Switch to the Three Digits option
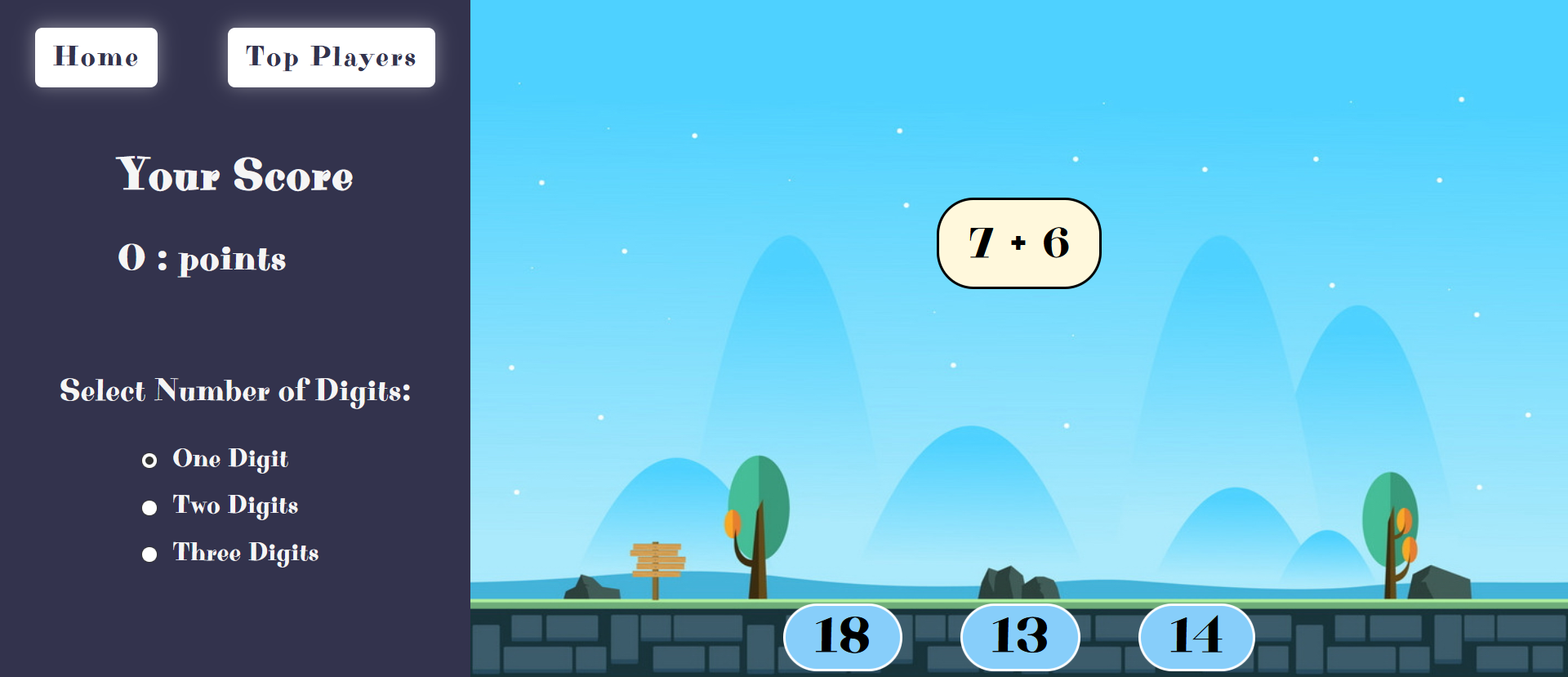Viewport: 1568px width, 677px height. (x=149, y=554)
